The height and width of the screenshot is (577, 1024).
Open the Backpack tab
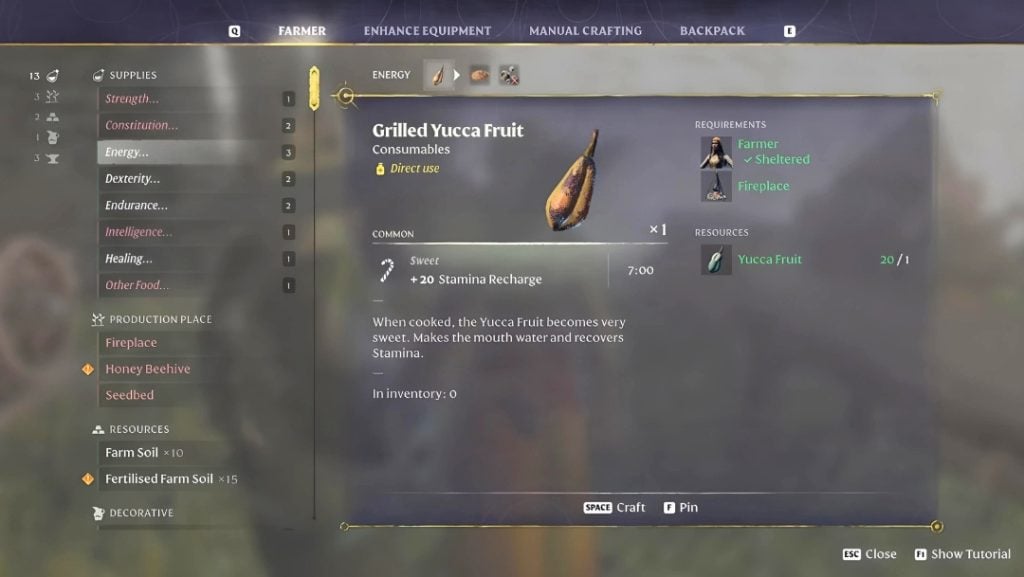tap(712, 31)
